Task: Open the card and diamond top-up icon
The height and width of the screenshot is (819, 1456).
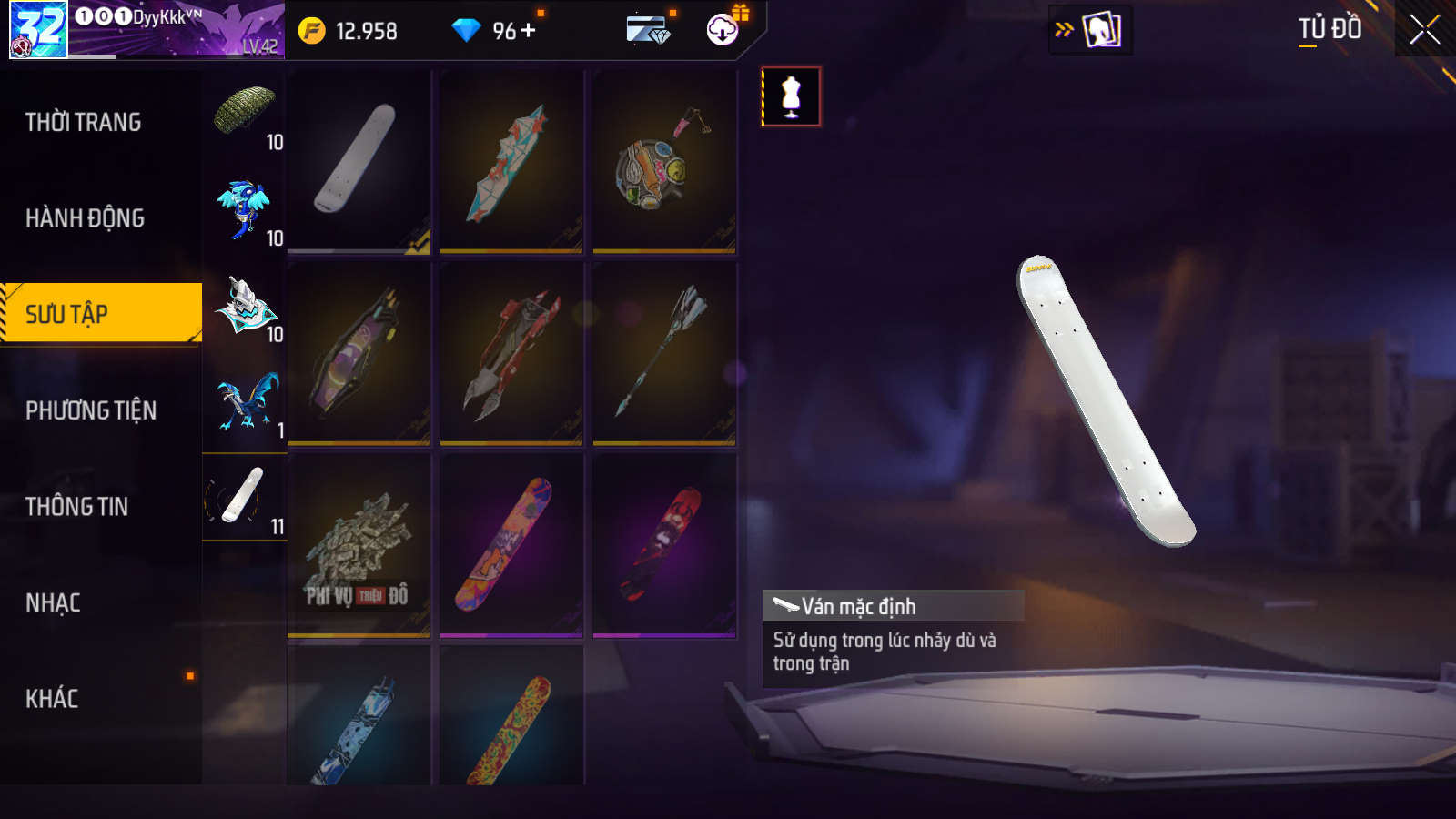Action: click(648, 31)
